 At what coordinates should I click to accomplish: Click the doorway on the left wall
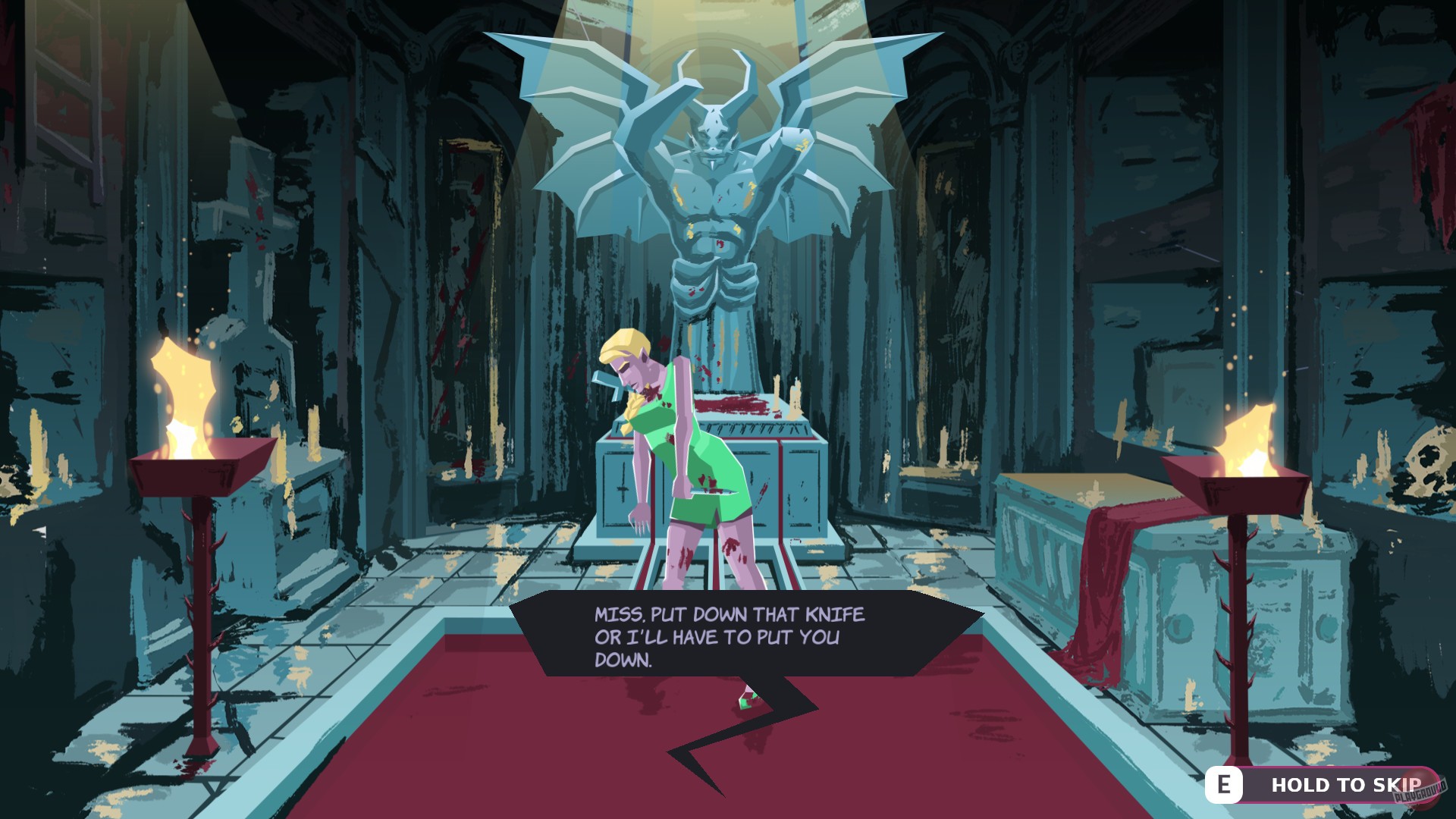pyautogui.click(x=466, y=303)
